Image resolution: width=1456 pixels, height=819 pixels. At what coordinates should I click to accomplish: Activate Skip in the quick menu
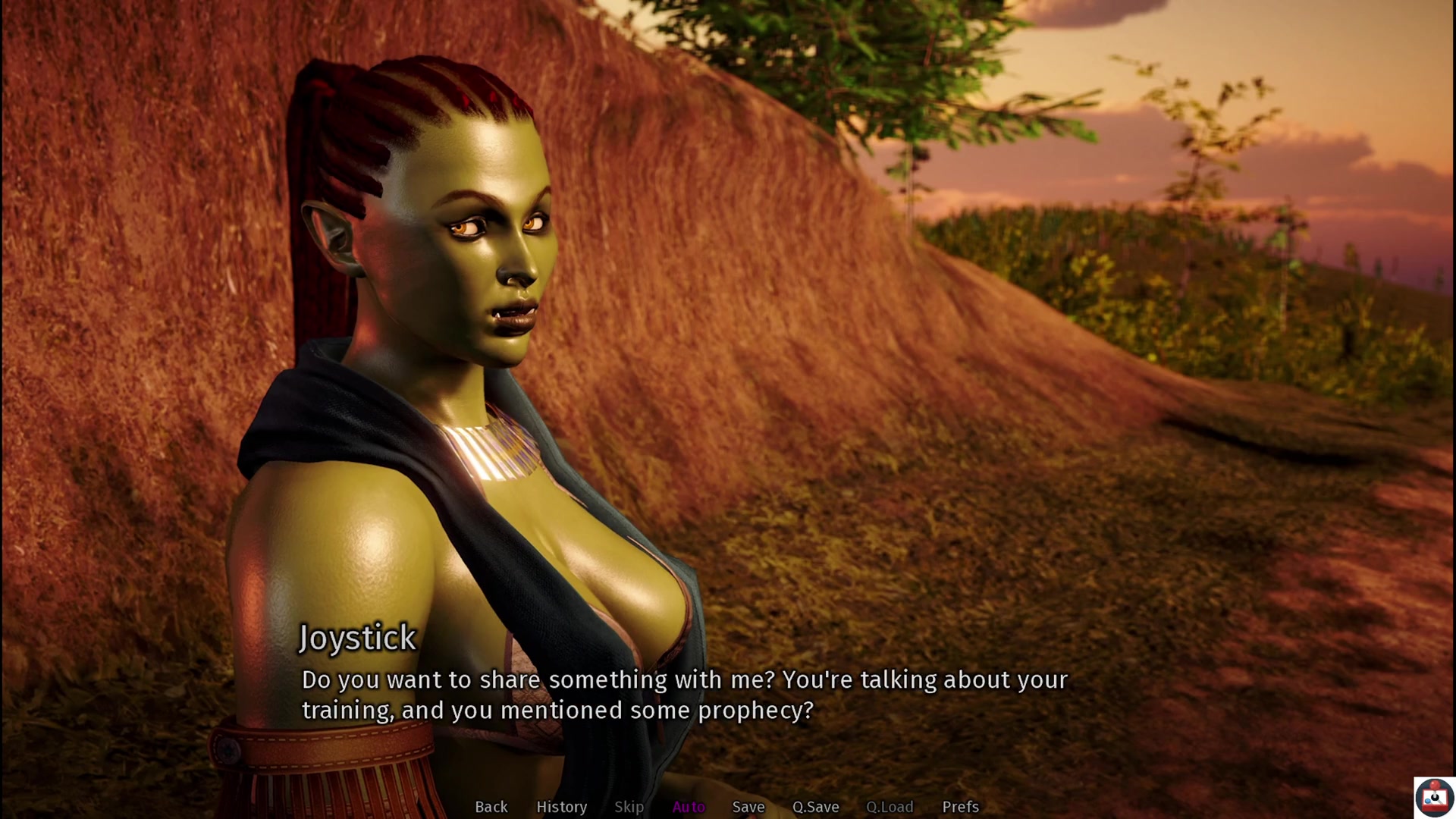click(629, 807)
